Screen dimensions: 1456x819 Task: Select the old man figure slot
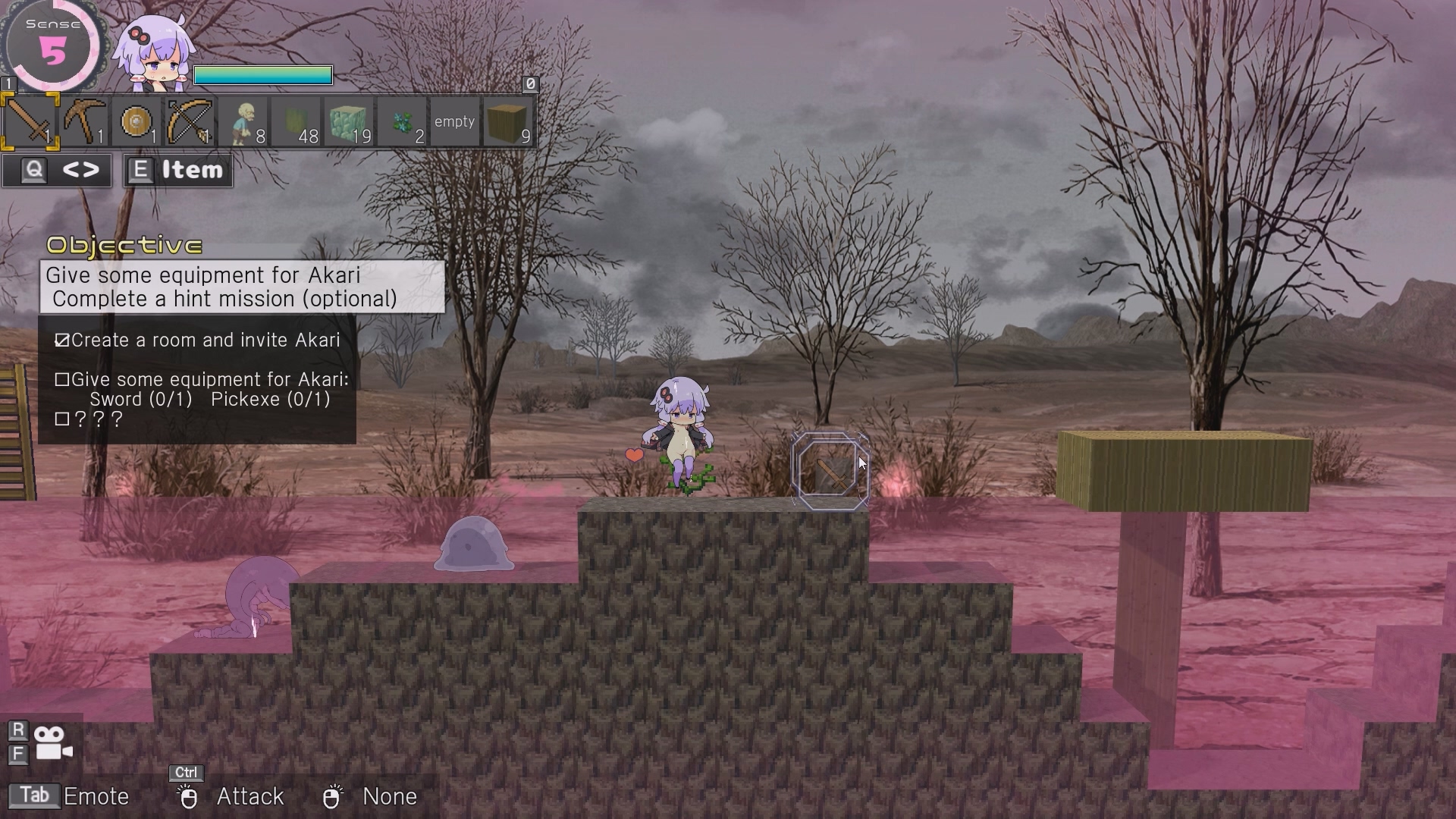point(243,121)
